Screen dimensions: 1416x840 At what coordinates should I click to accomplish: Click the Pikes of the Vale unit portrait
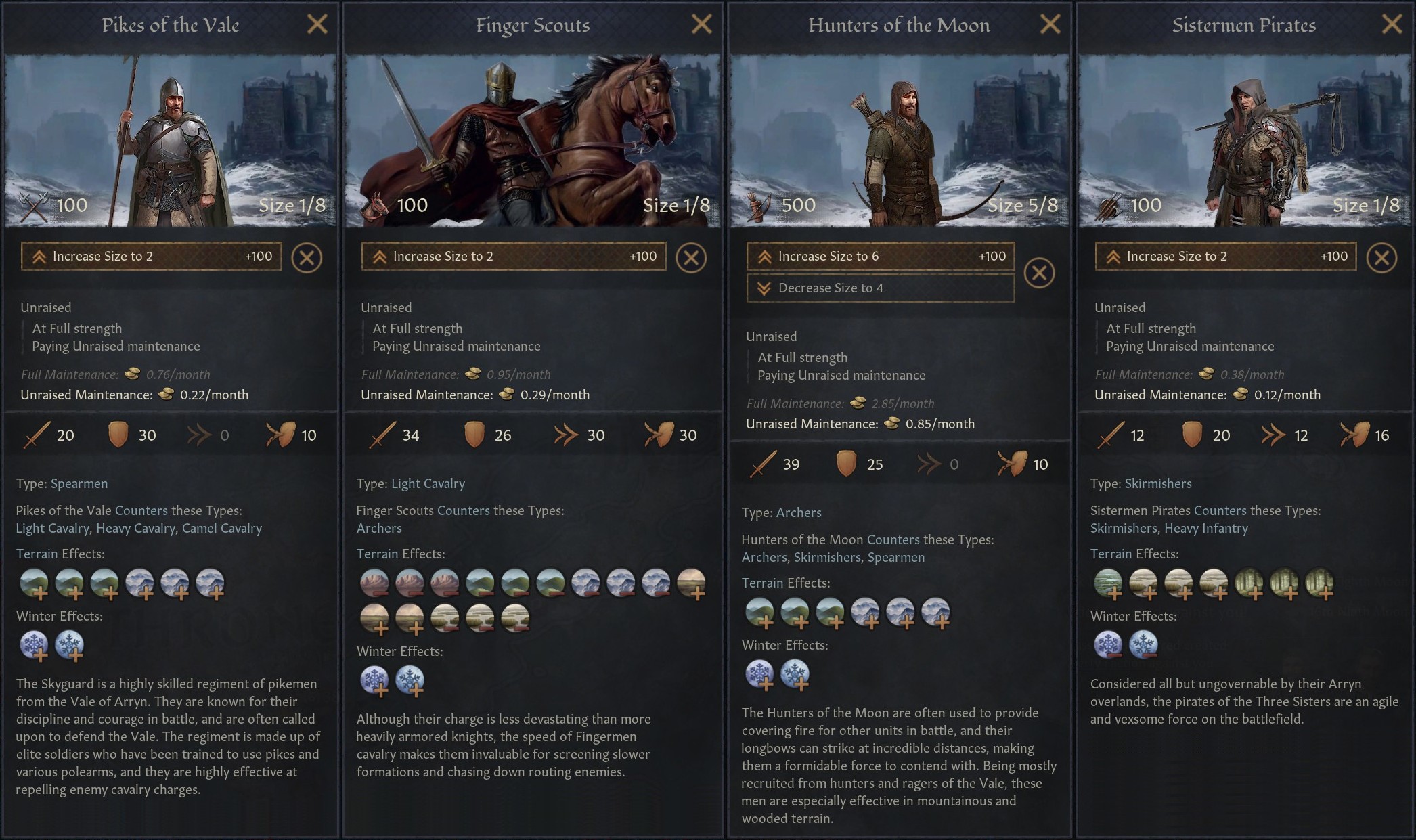169,135
